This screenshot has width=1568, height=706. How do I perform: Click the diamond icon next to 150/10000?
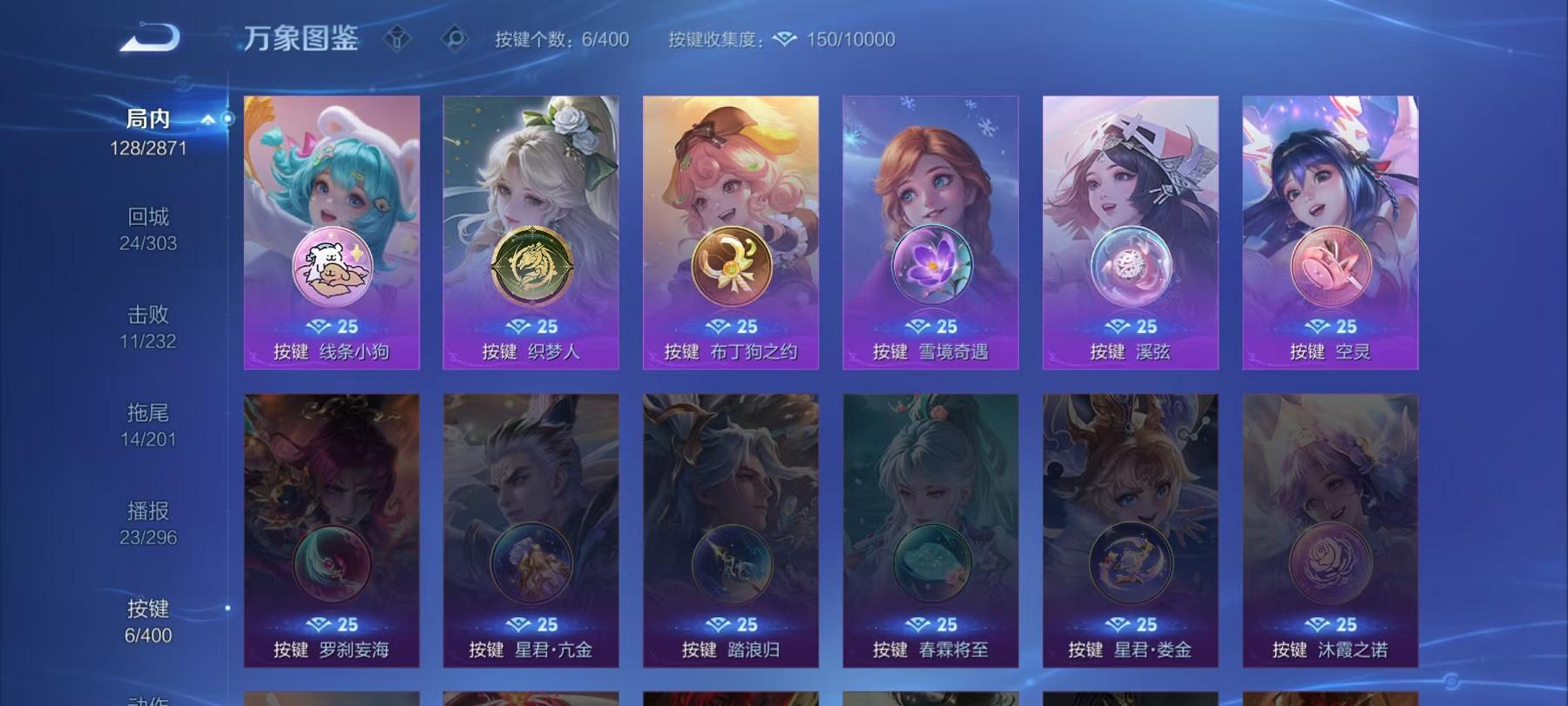(x=785, y=39)
